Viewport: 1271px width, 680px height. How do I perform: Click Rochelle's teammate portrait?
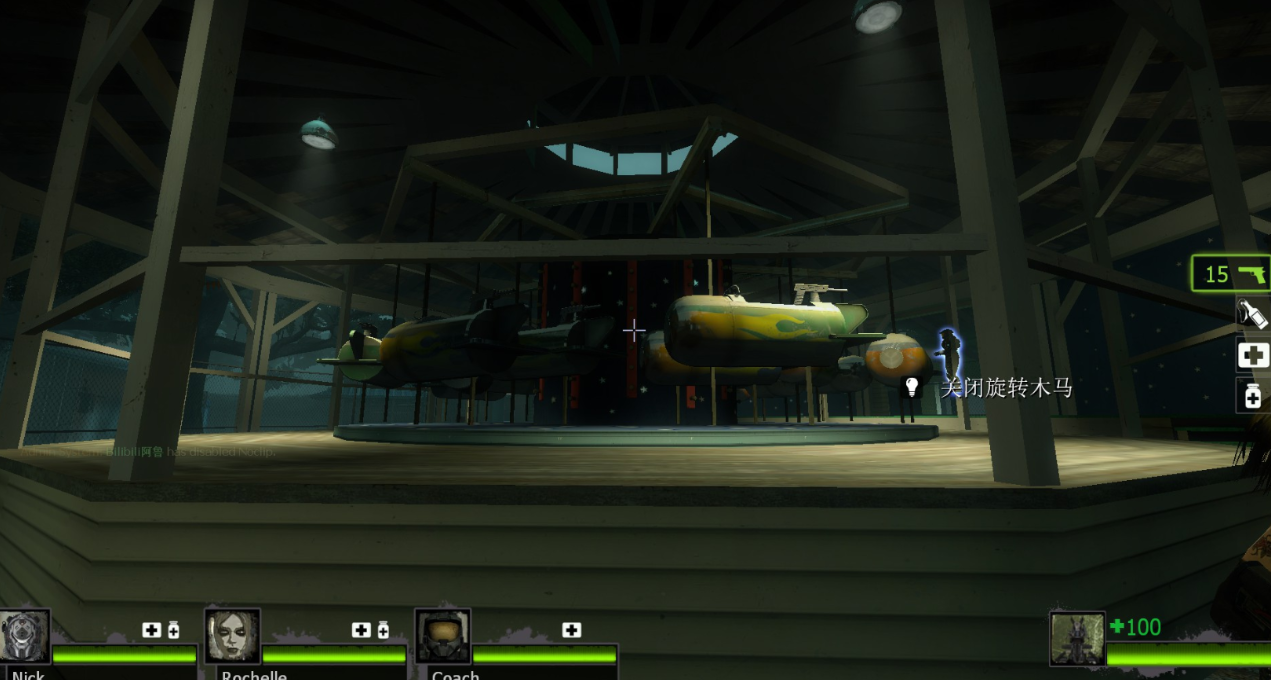click(232, 636)
